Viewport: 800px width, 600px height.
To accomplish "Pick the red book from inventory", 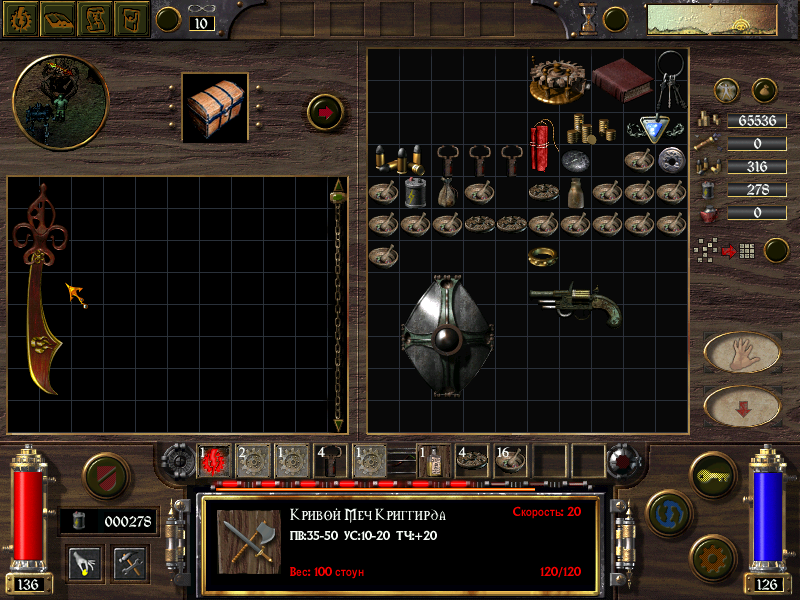I will pos(621,78).
